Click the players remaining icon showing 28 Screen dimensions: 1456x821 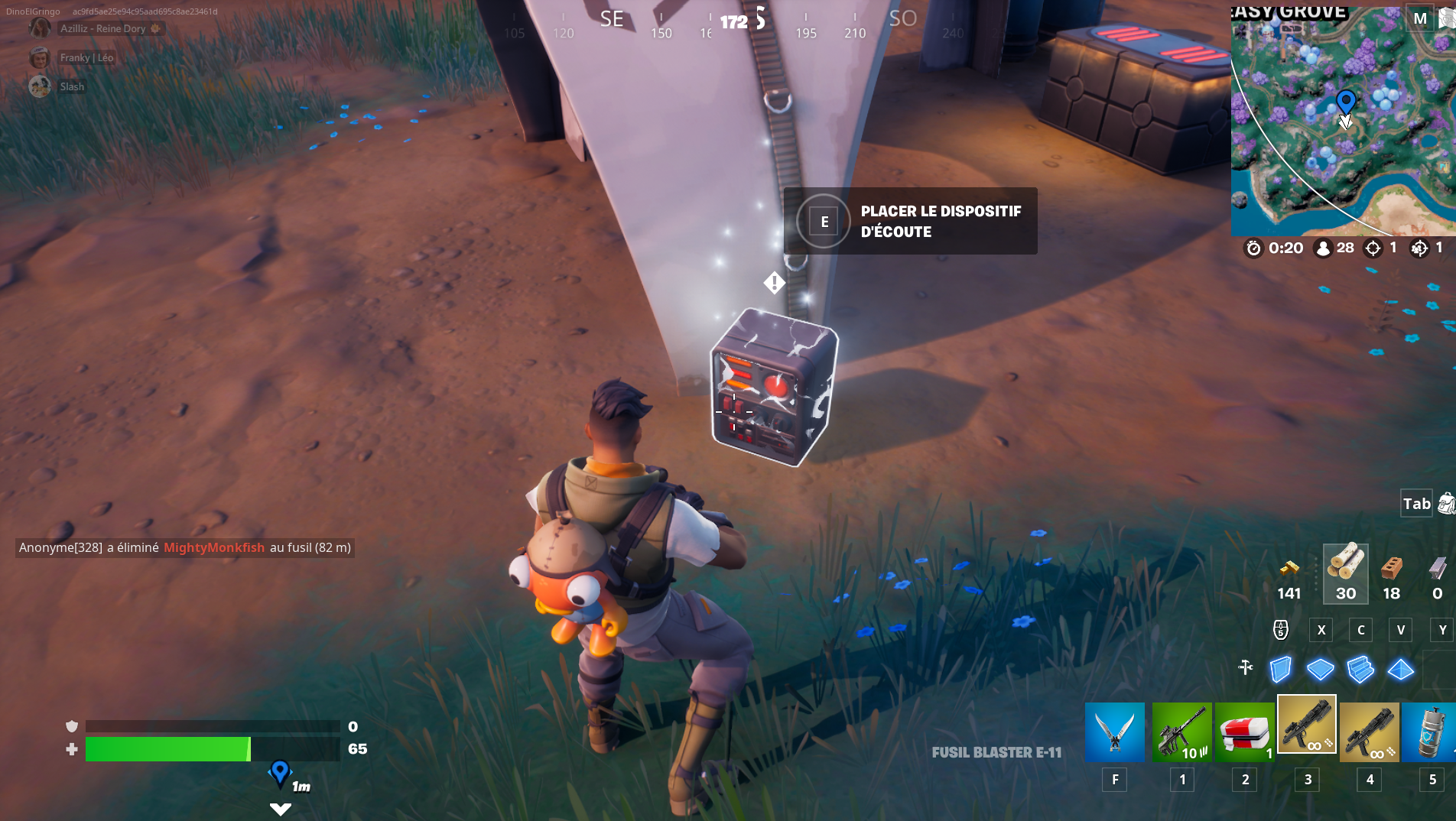(x=1322, y=248)
